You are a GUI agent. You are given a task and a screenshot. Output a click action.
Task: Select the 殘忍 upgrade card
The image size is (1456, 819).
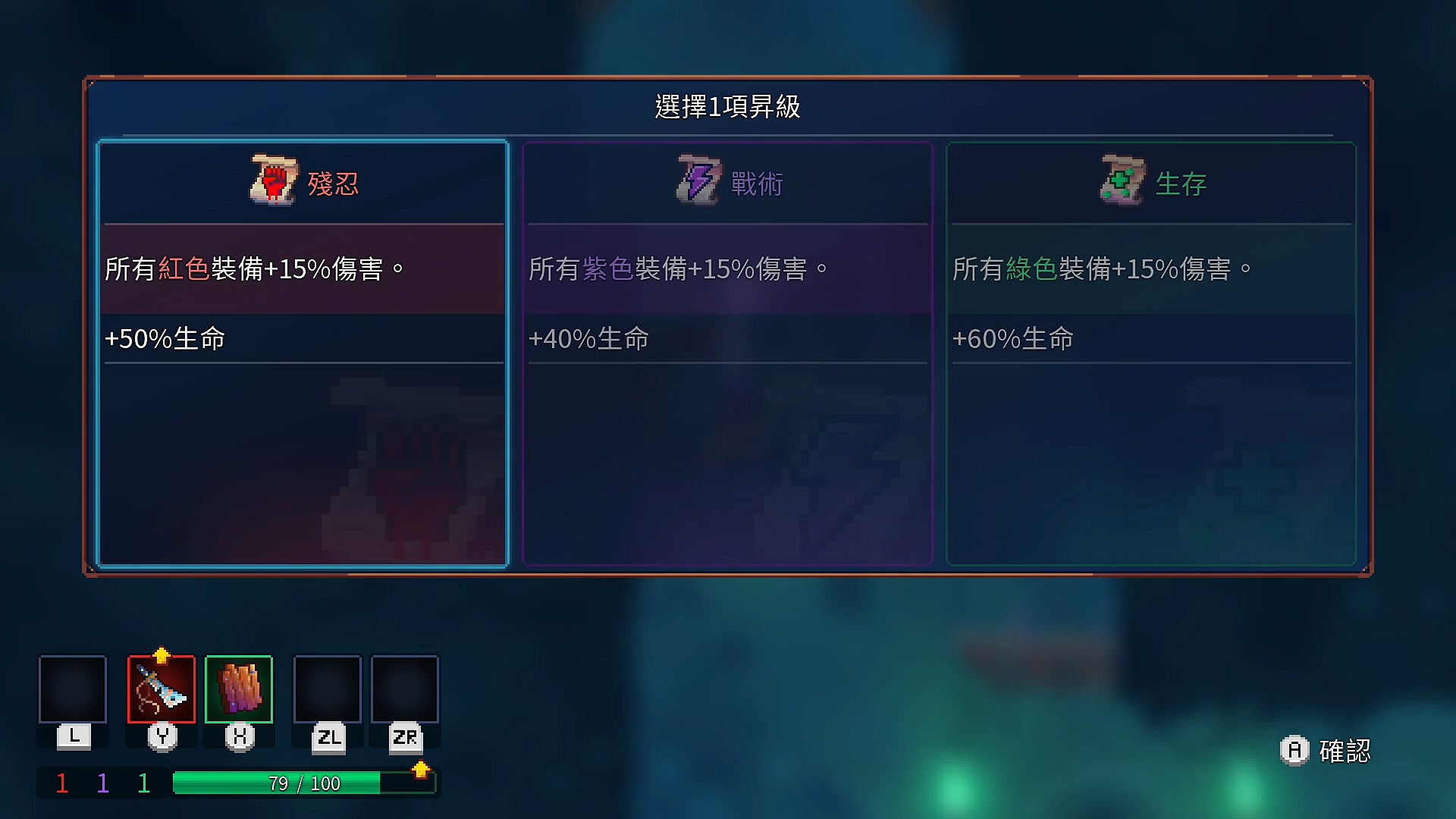tap(303, 353)
